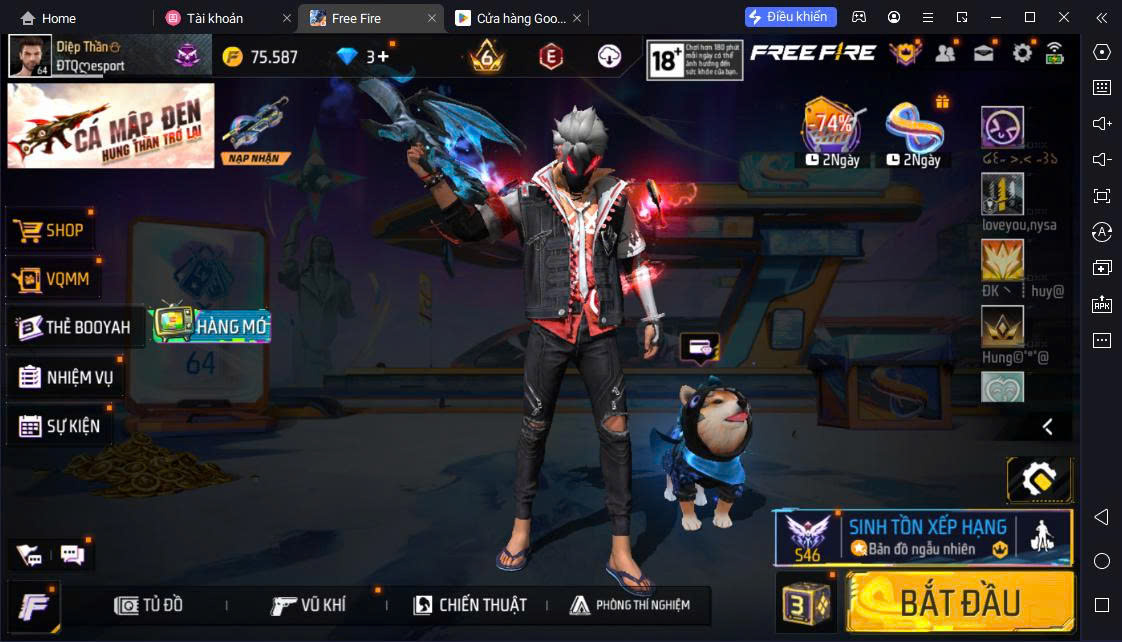Open the SỰ KIỆN events menu
The height and width of the screenshot is (642, 1122).
click(x=60, y=426)
